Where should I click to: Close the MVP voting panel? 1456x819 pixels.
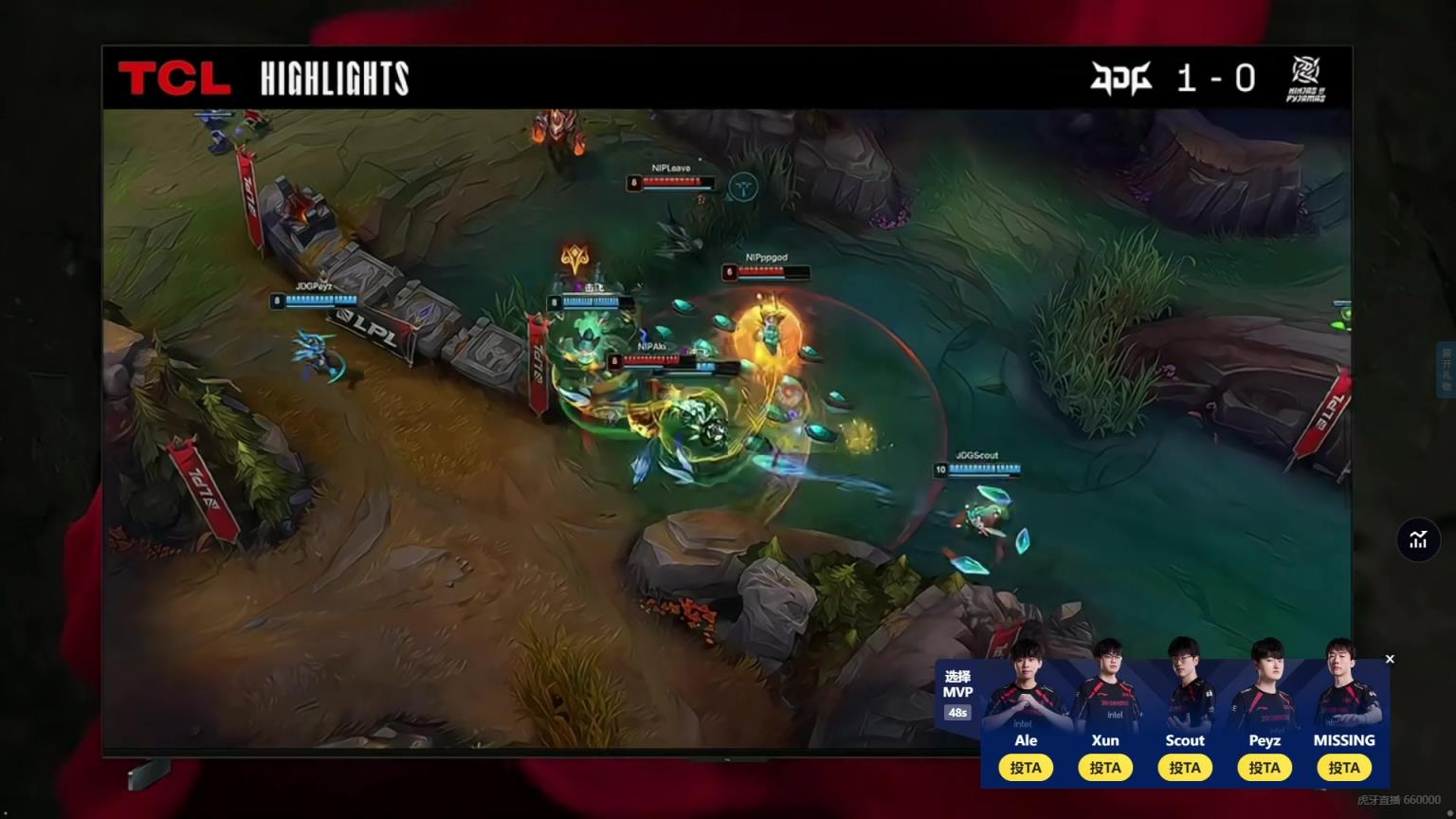pos(1390,659)
